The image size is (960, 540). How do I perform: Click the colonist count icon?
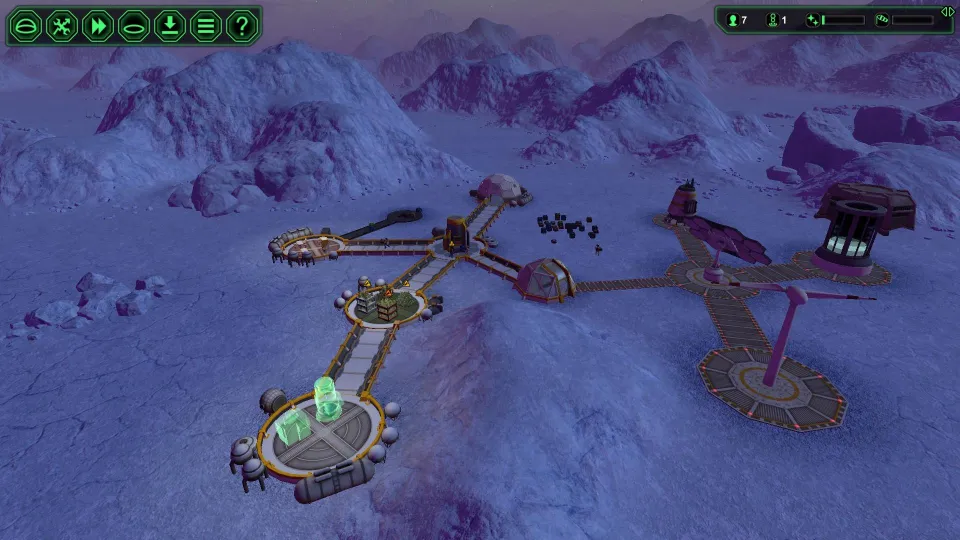click(732, 20)
